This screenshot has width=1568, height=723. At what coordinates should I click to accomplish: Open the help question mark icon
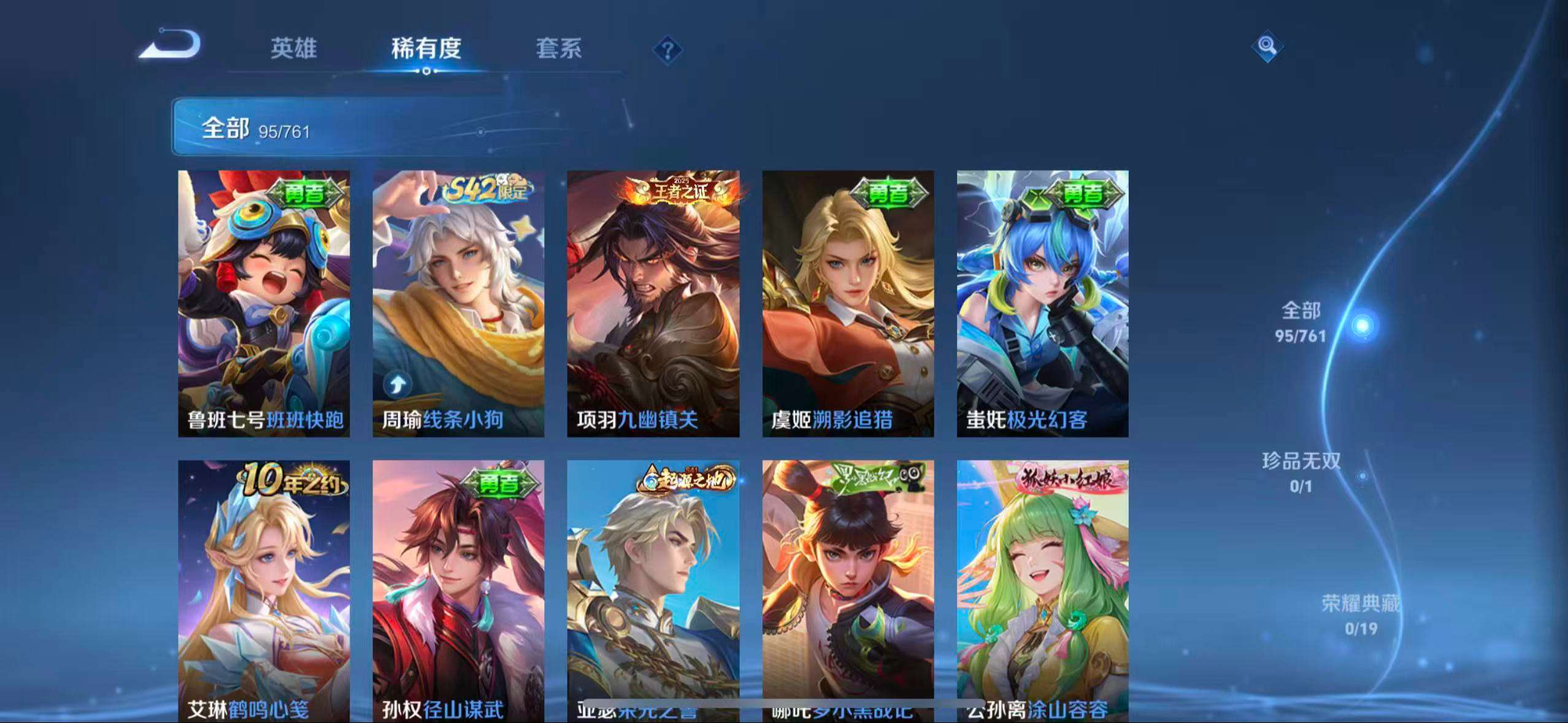667,49
